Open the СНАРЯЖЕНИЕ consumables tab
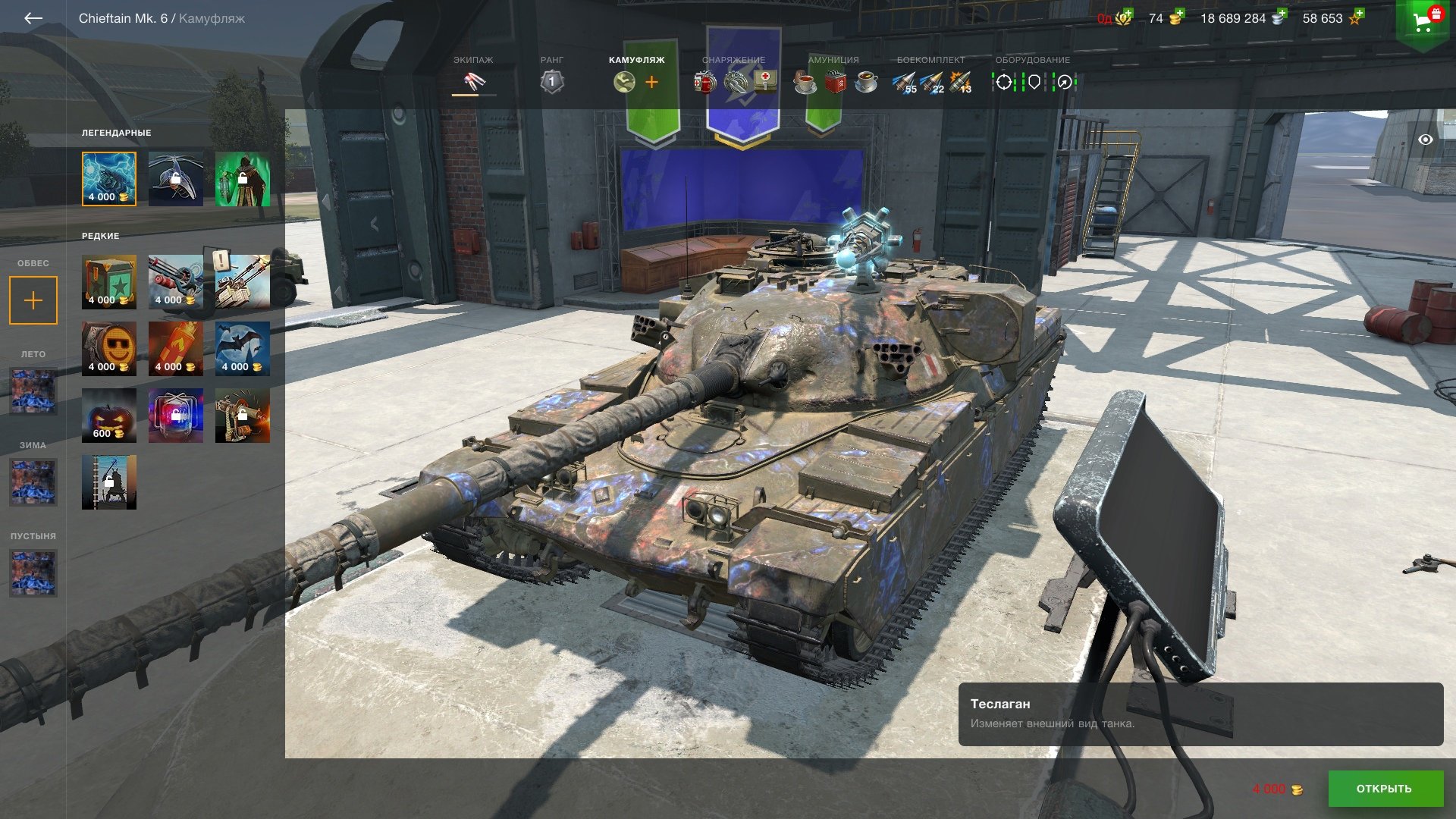 point(734,76)
